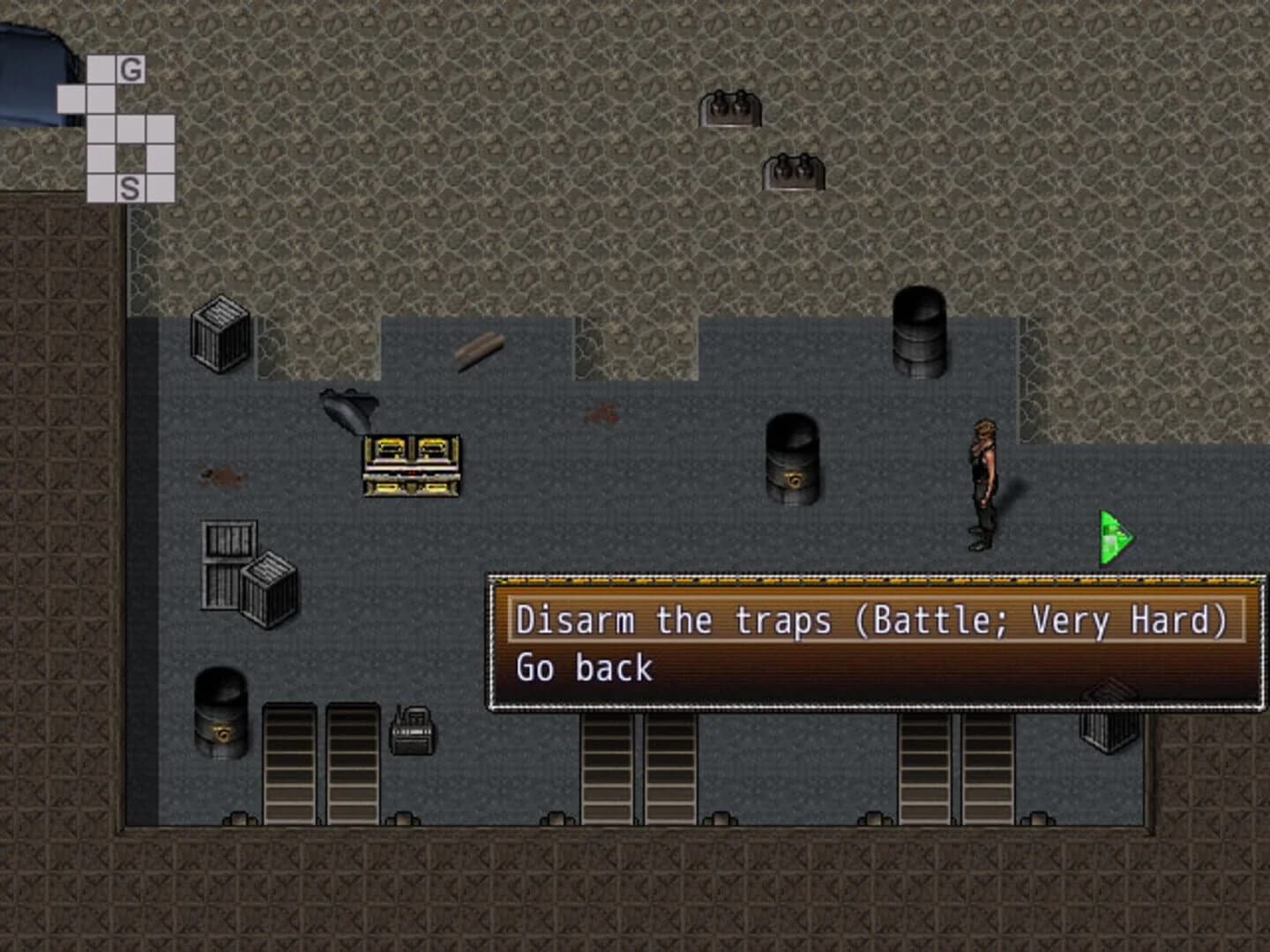This screenshot has height=952, width=1270.
Task: Select the "Go back" option
Action: 585,668
